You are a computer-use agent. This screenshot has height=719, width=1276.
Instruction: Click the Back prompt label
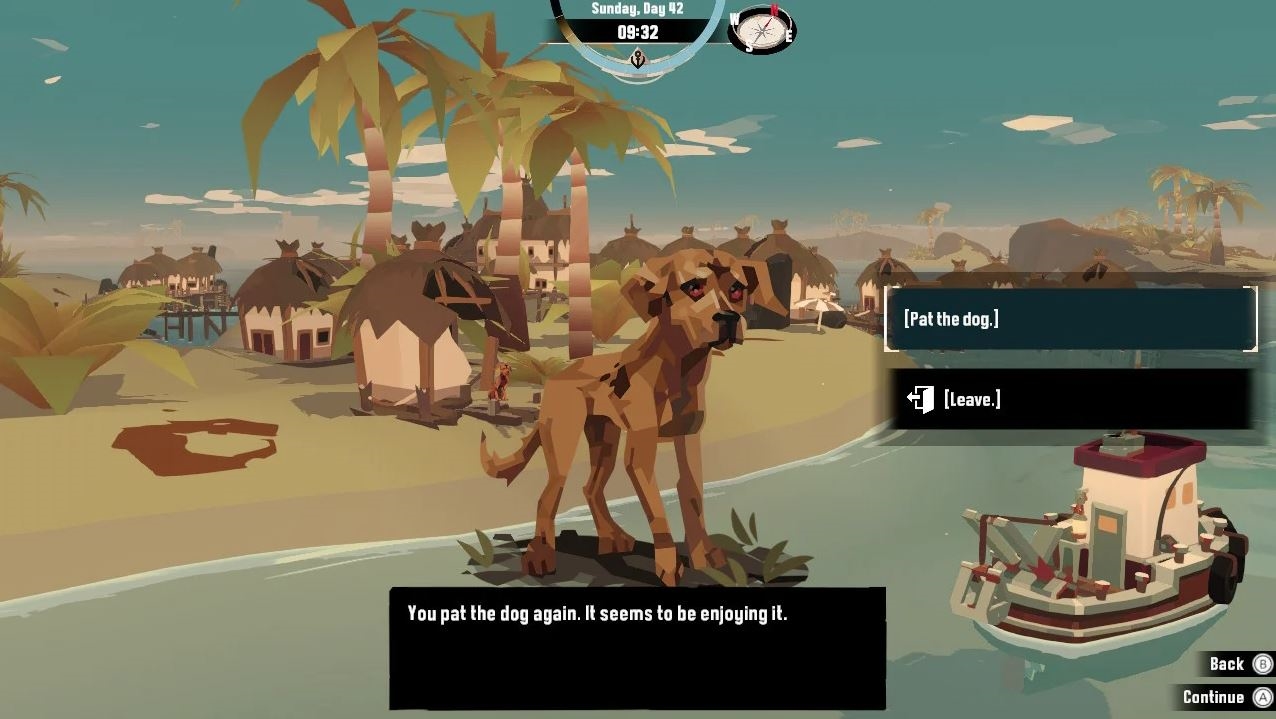[x=1226, y=664]
